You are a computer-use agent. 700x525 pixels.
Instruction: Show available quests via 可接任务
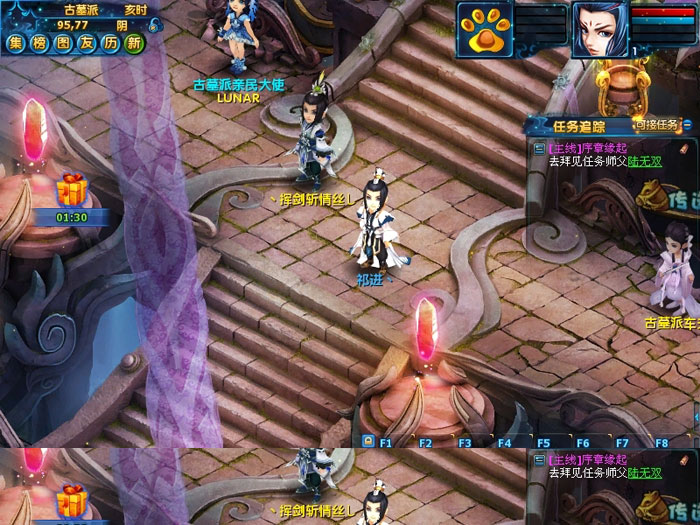pos(658,125)
